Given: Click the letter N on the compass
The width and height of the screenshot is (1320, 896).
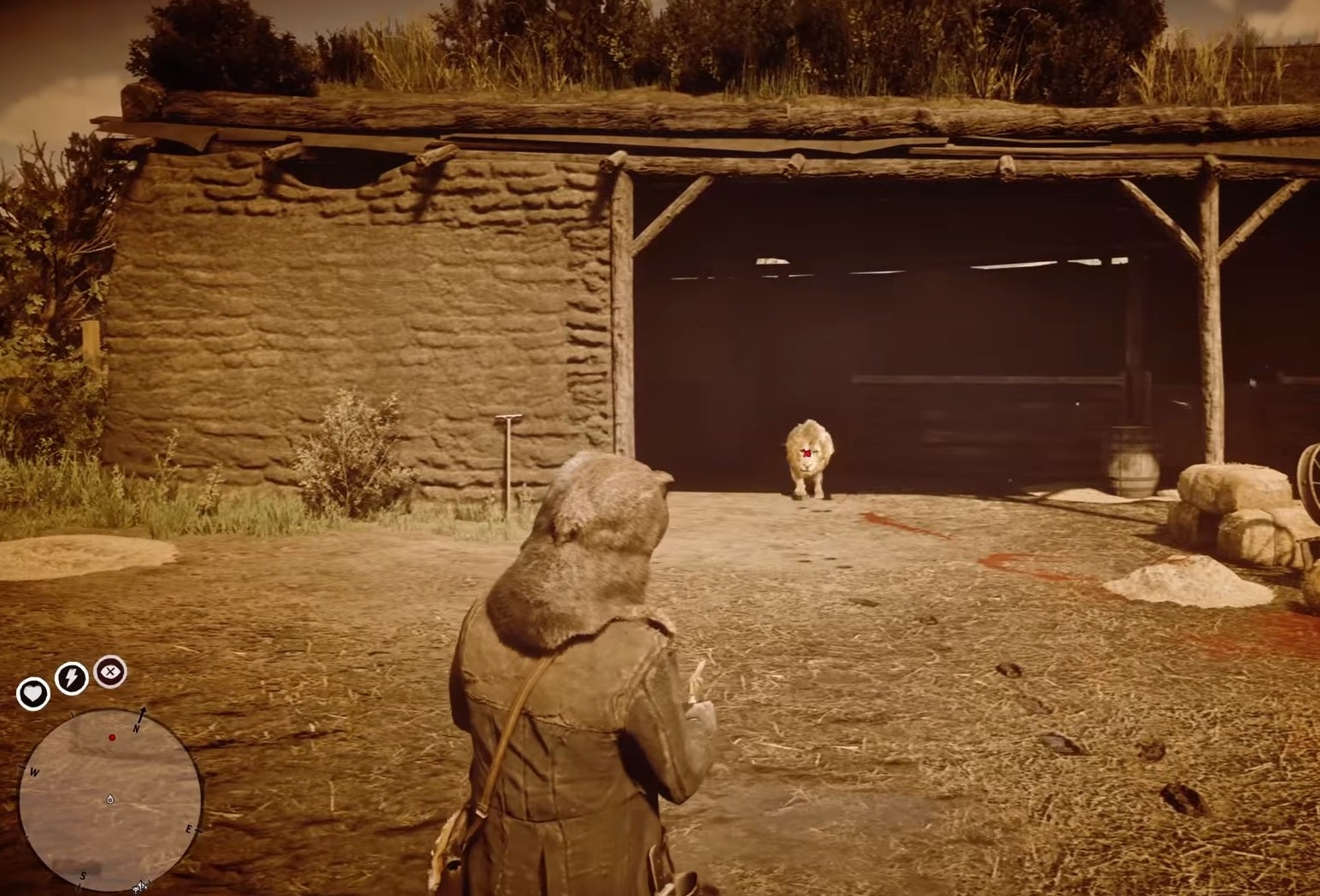Looking at the screenshot, I should 136,729.
